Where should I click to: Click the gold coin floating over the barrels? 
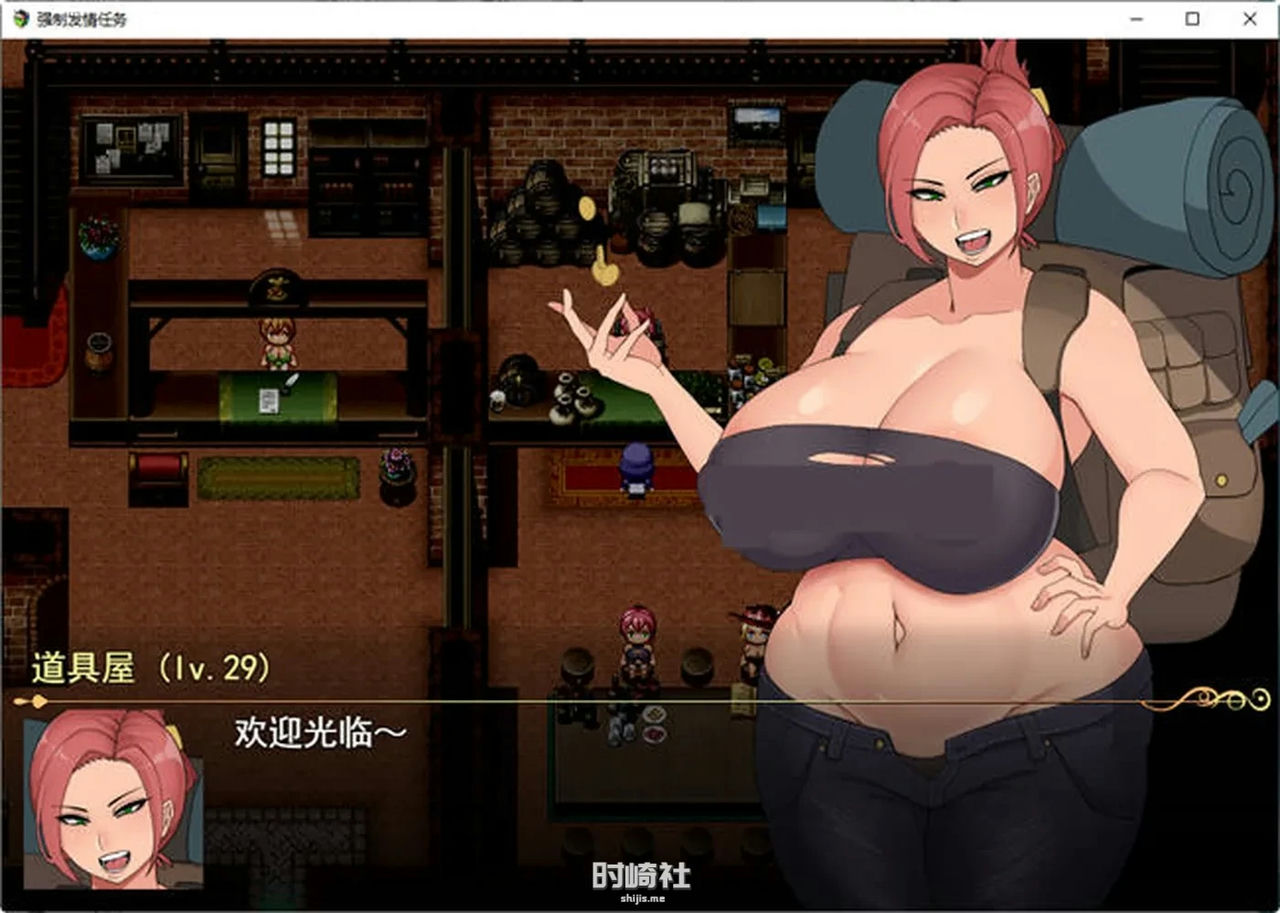coord(585,207)
